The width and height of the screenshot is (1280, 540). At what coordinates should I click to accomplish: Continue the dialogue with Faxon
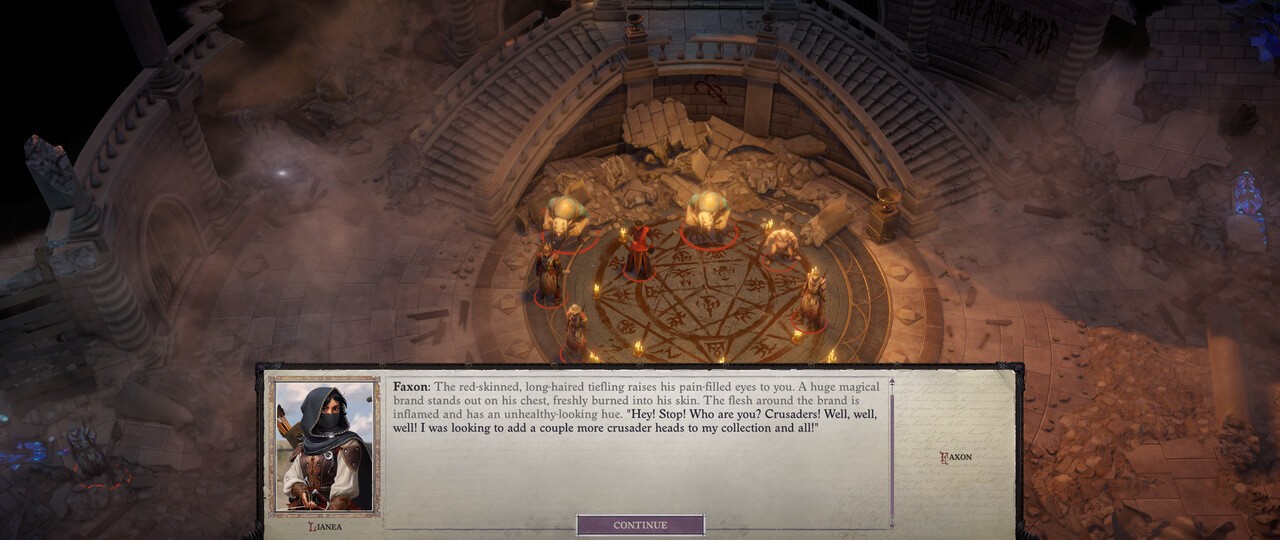640,525
